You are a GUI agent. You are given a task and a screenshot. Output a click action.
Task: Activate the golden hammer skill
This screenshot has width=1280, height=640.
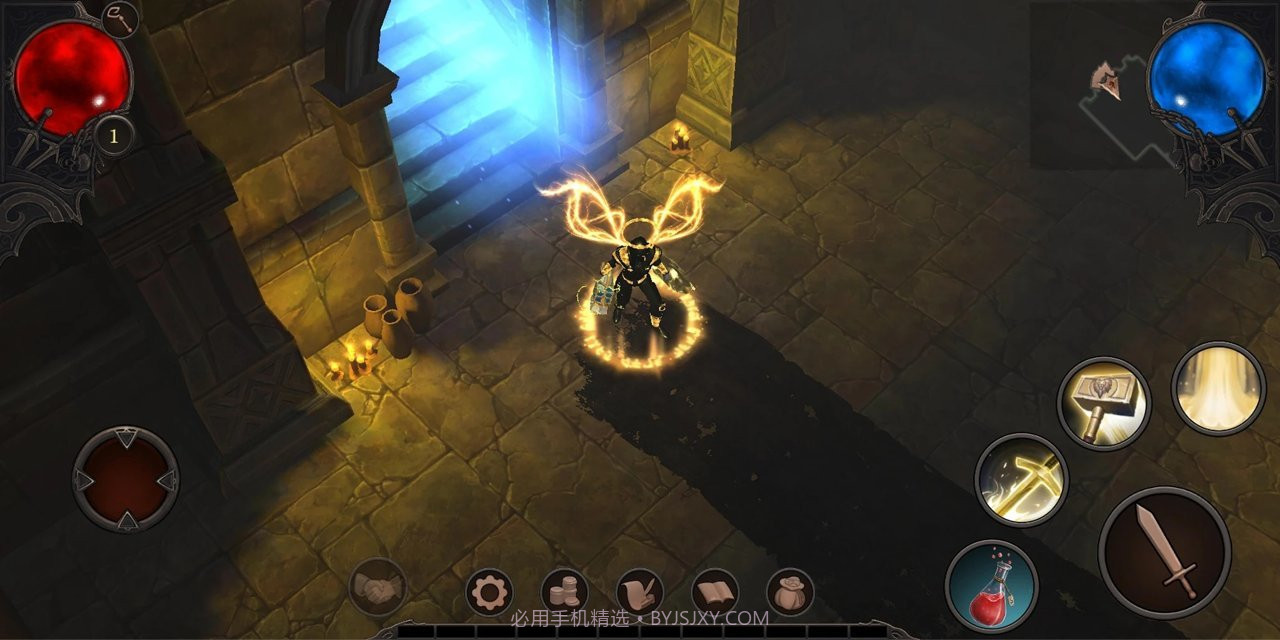point(1103,403)
